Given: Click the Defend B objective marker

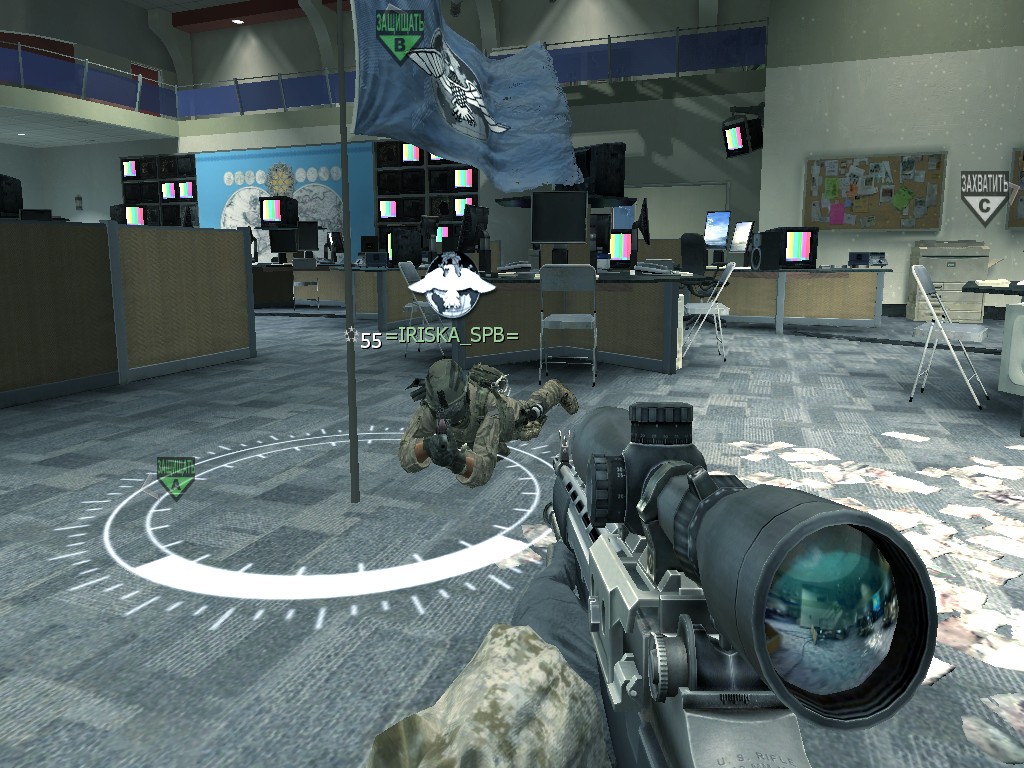Looking at the screenshot, I should coord(401,38).
